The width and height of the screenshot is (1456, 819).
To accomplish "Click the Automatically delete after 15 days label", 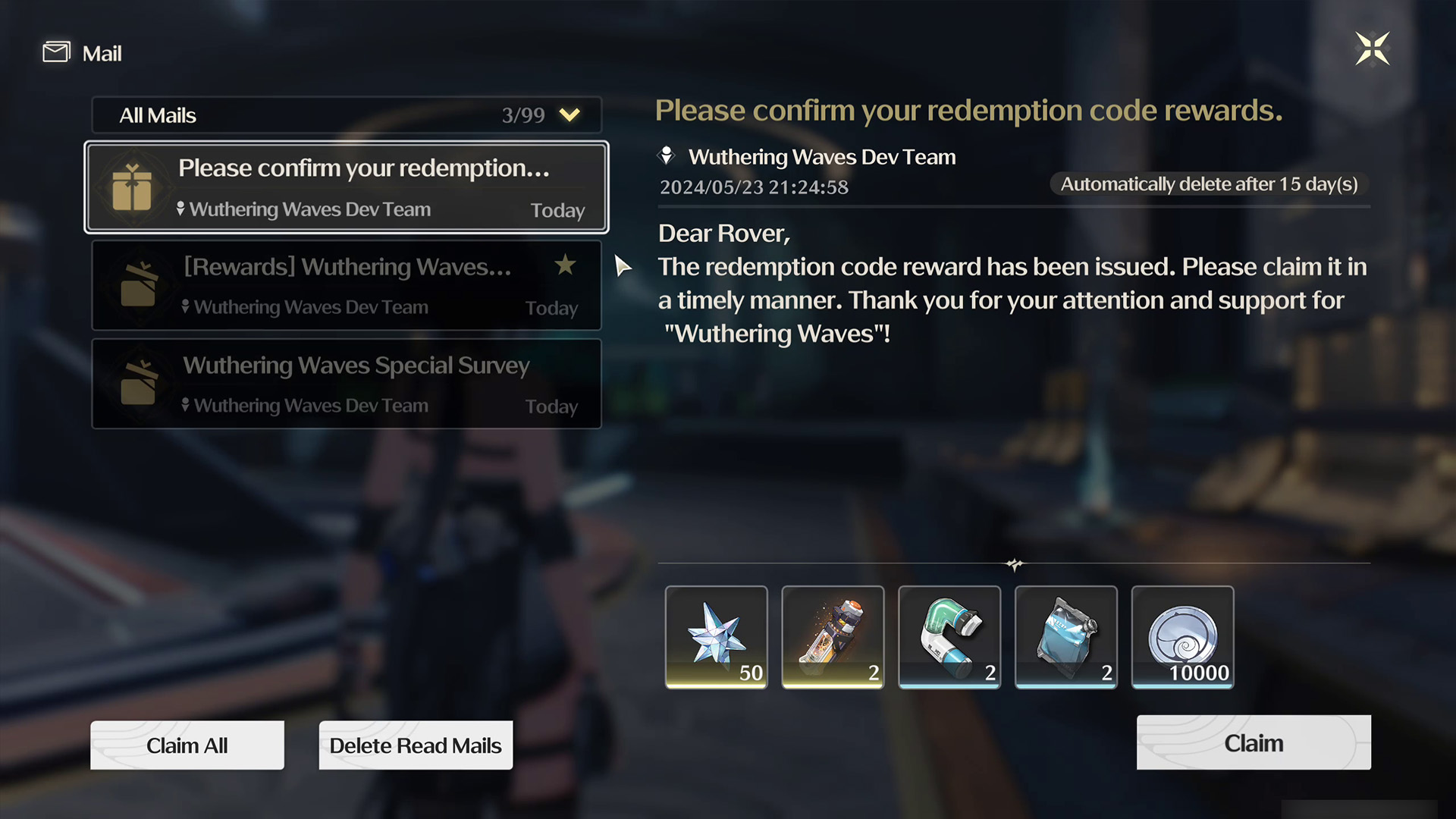I will (x=1208, y=184).
